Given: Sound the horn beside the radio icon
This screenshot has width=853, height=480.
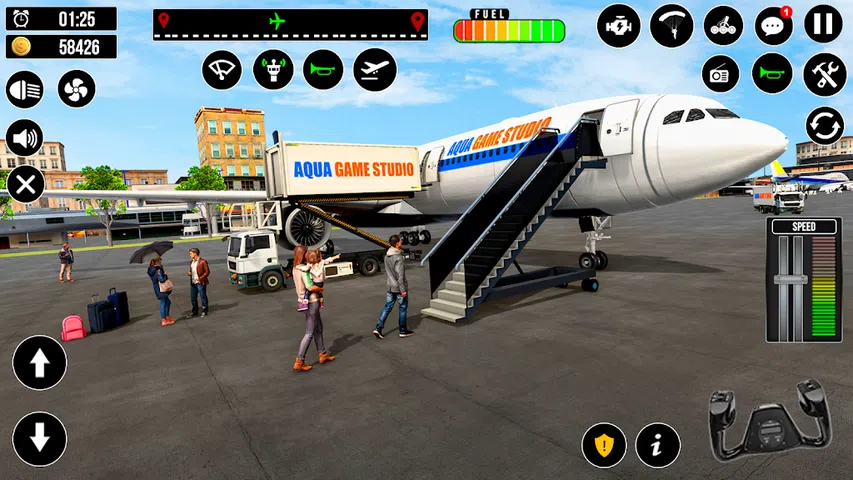Looking at the screenshot, I should (772, 74).
